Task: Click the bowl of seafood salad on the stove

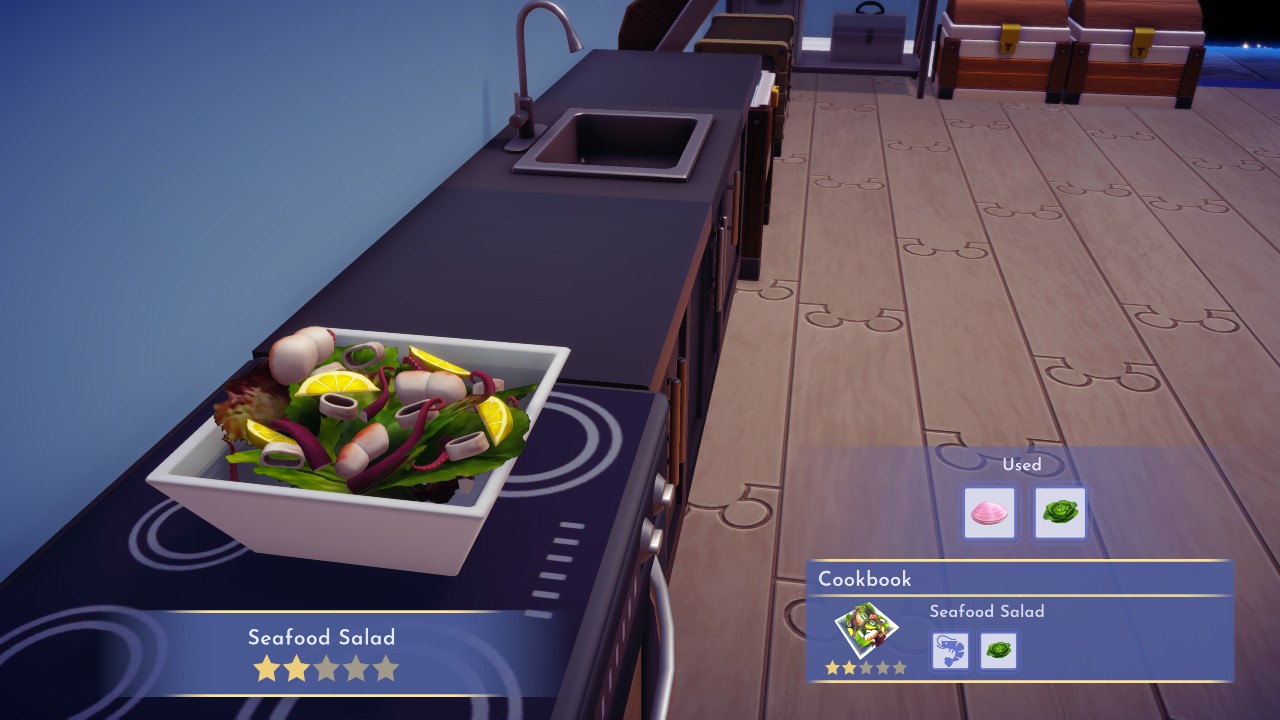Action: coord(360,420)
